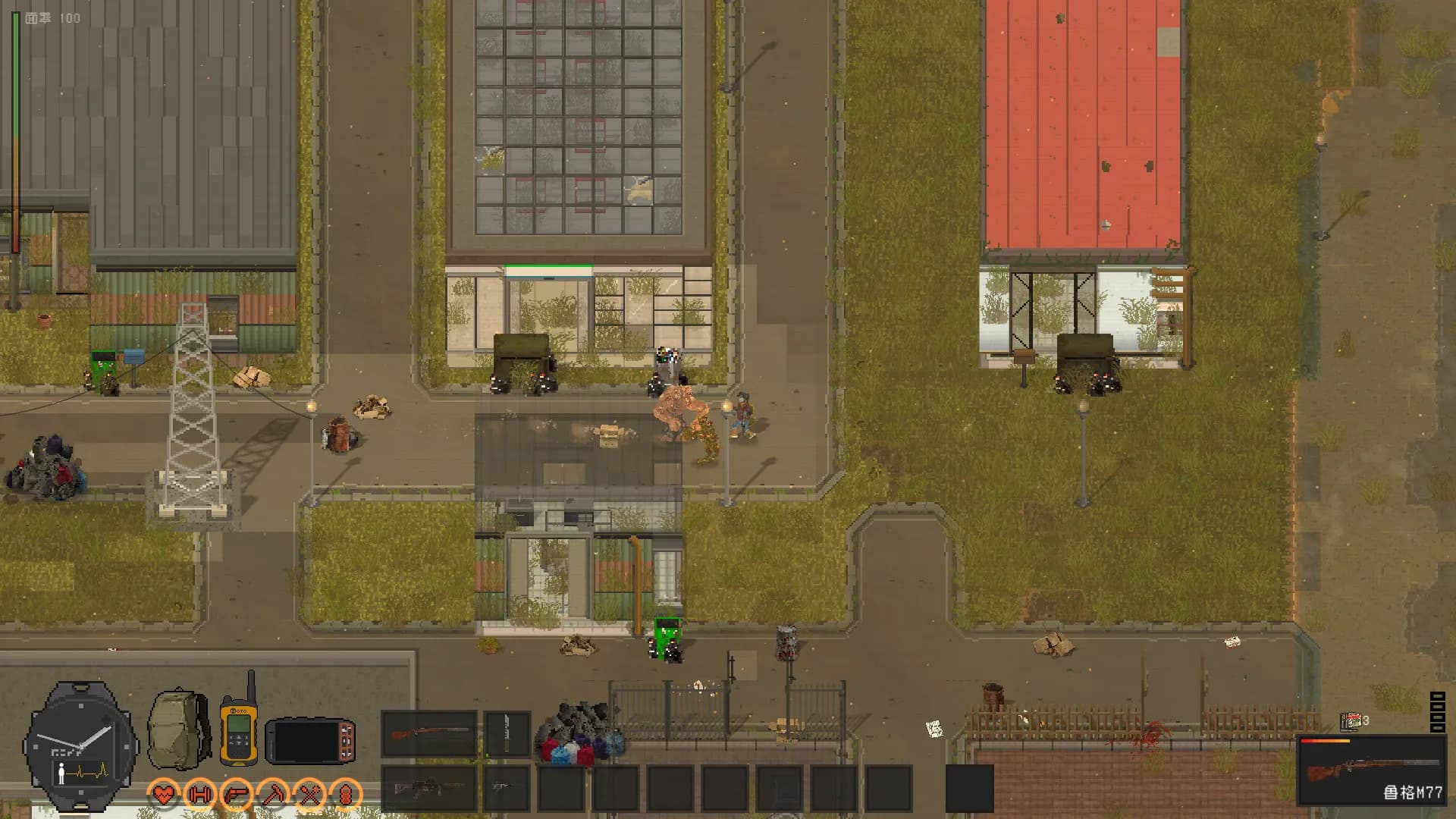The image size is (1456, 819).
Task: Select the dumbbell fitness skill icon
Action: point(199,795)
